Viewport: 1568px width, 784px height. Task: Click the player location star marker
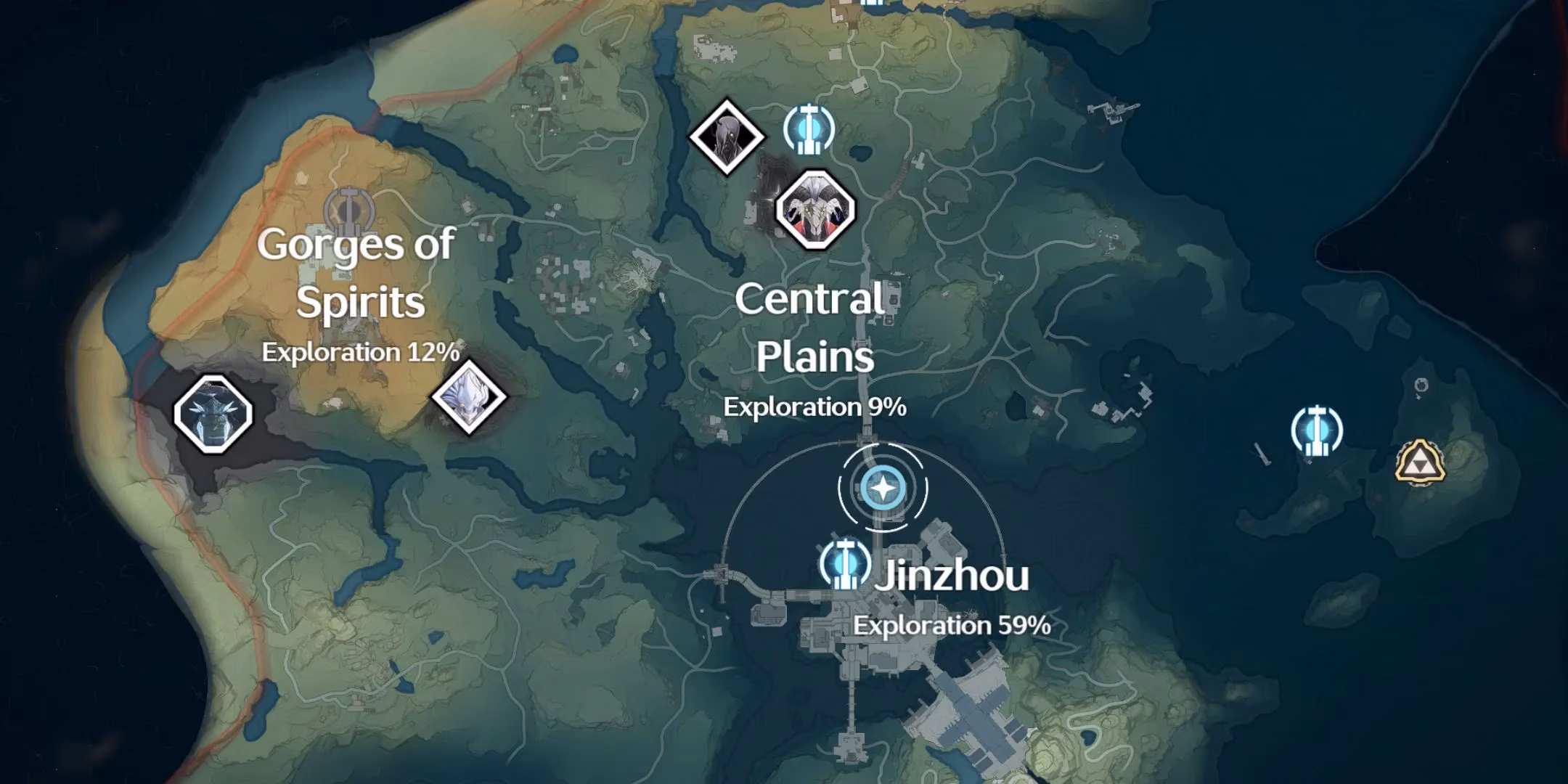[883, 489]
